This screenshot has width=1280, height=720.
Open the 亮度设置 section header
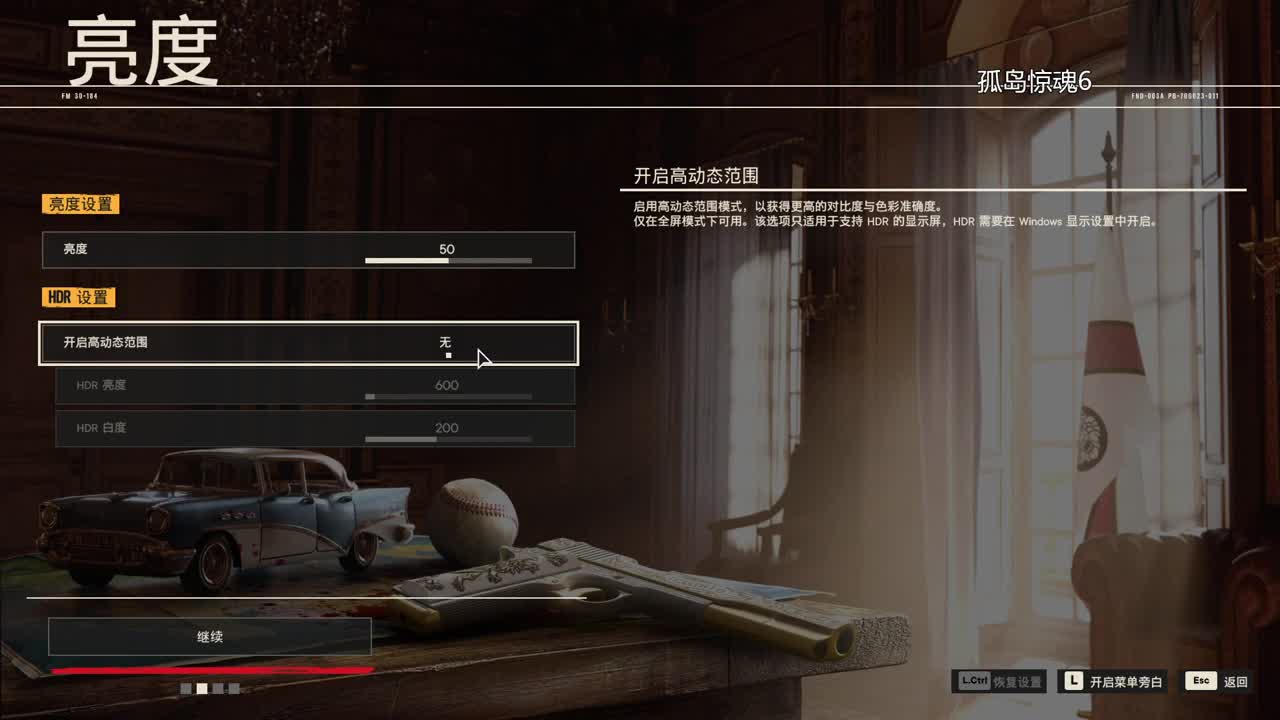(79, 204)
